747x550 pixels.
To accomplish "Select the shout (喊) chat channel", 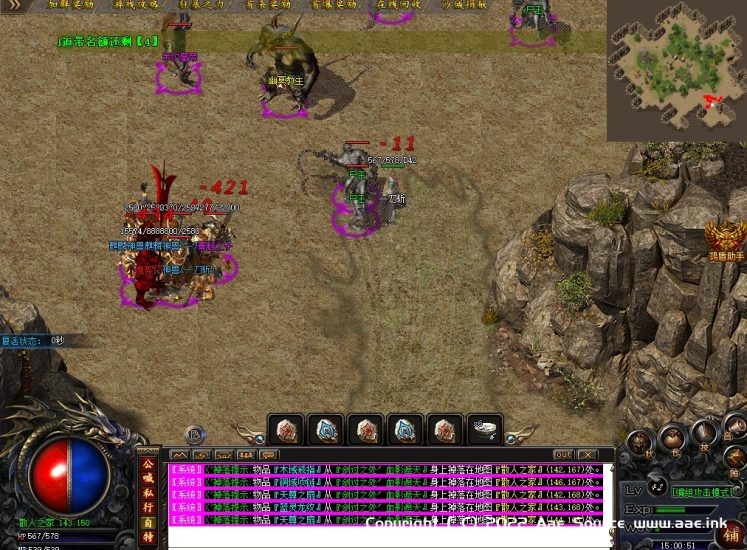I will [148, 478].
